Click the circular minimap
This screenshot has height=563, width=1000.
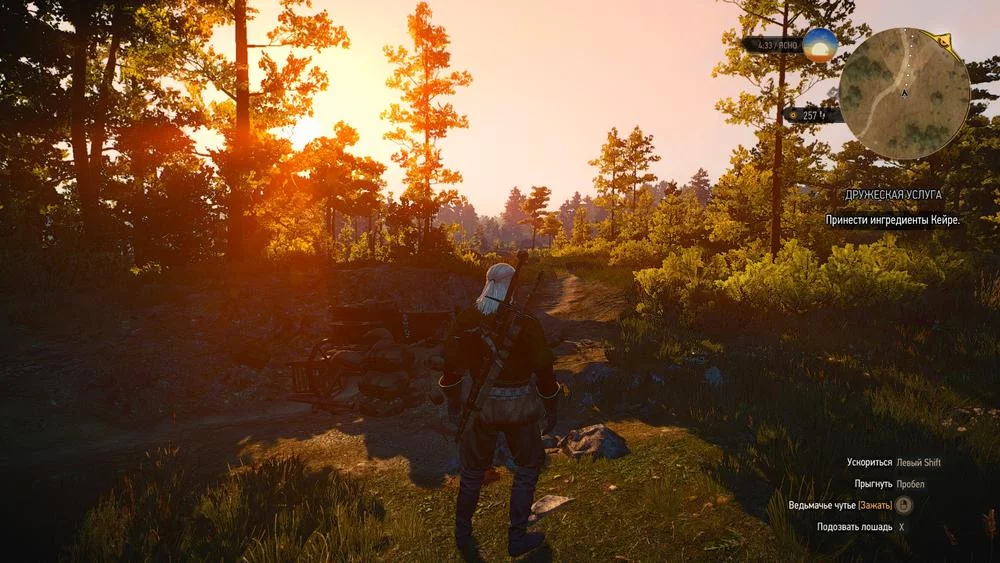(903, 93)
